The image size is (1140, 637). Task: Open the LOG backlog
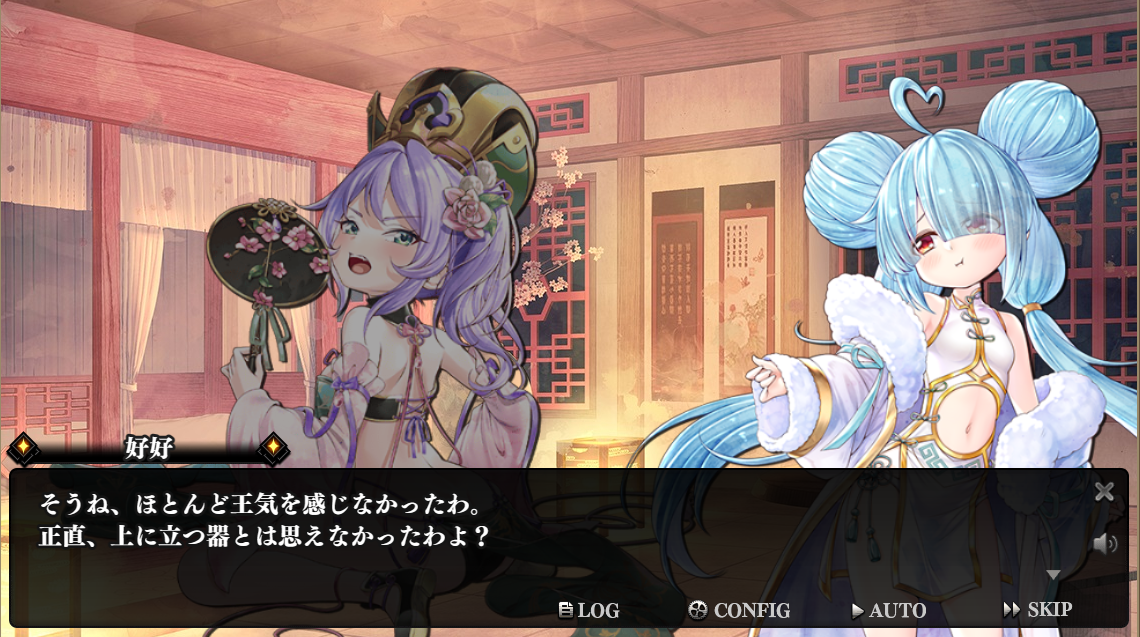[589, 610]
